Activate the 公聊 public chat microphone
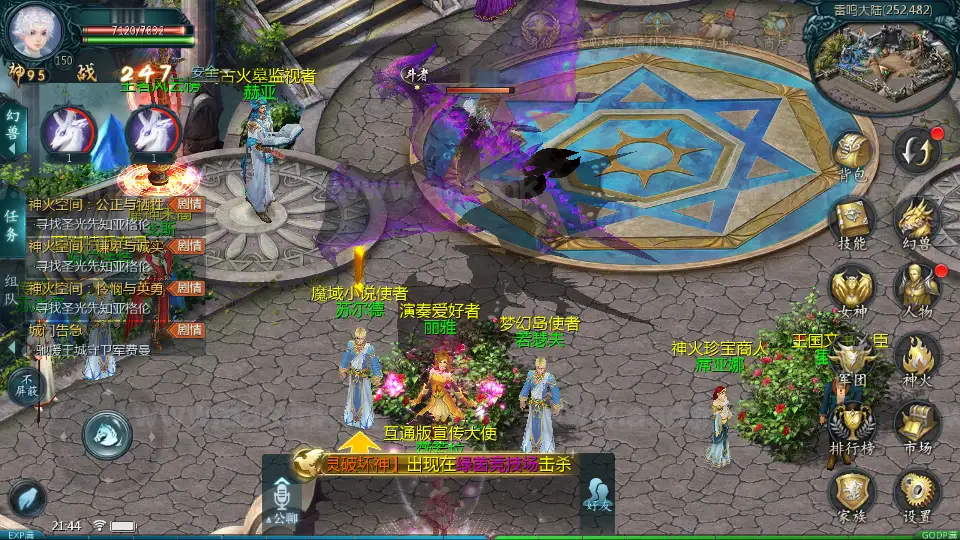Image resolution: width=960 pixels, height=540 pixels. (x=281, y=500)
